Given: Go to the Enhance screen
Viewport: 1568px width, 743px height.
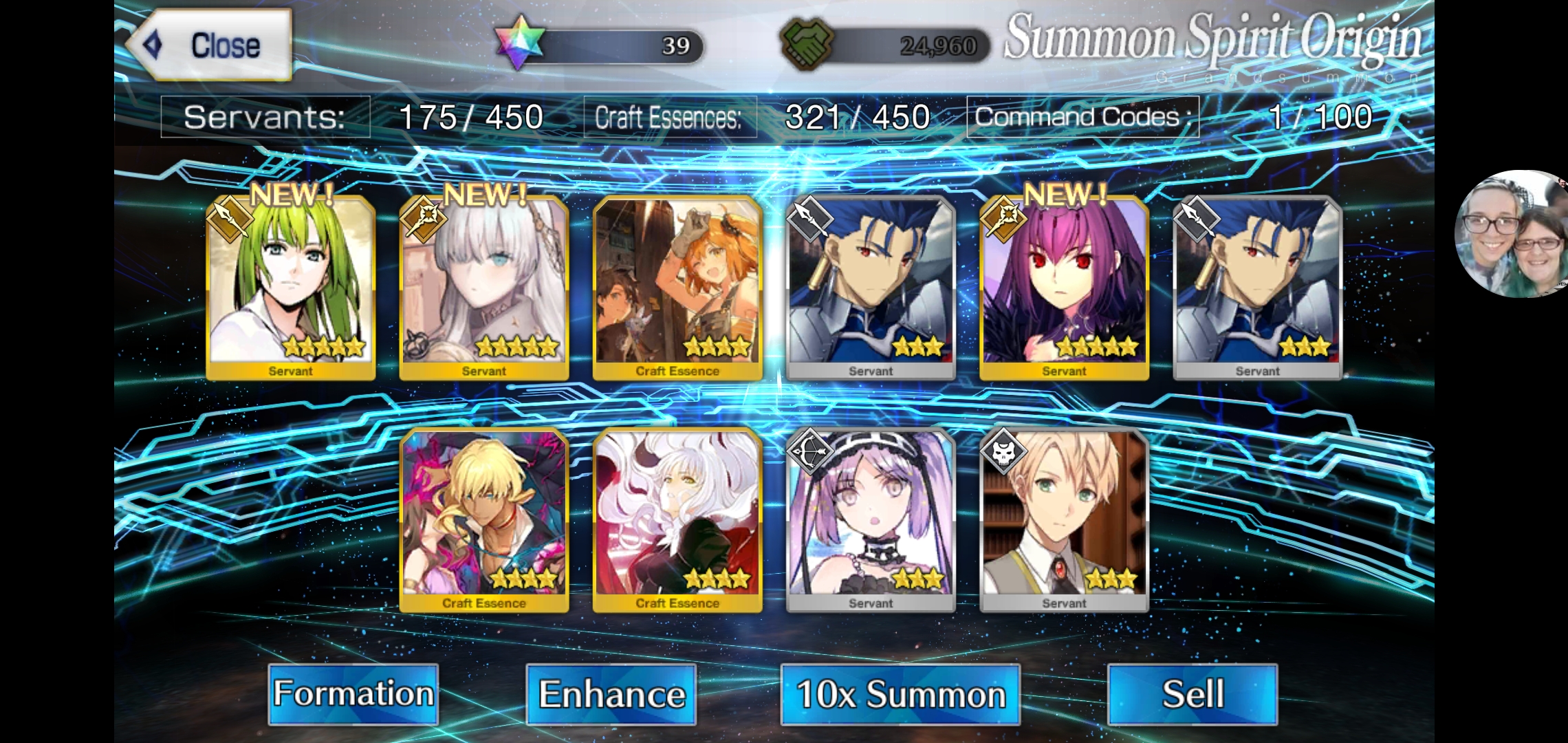Looking at the screenshot, I should click(x=611, y=693).
